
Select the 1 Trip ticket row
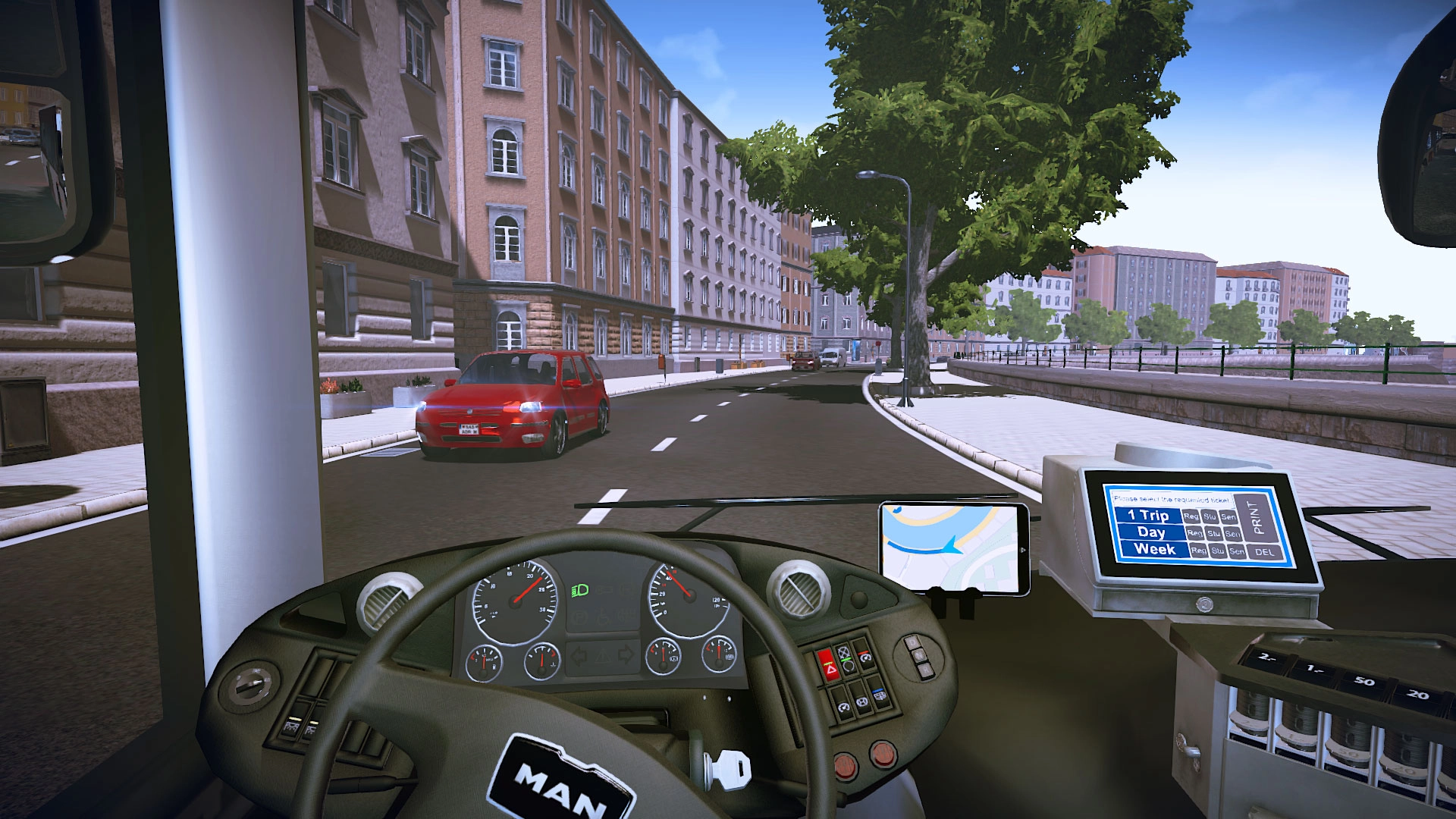(x=1147, y=516)
